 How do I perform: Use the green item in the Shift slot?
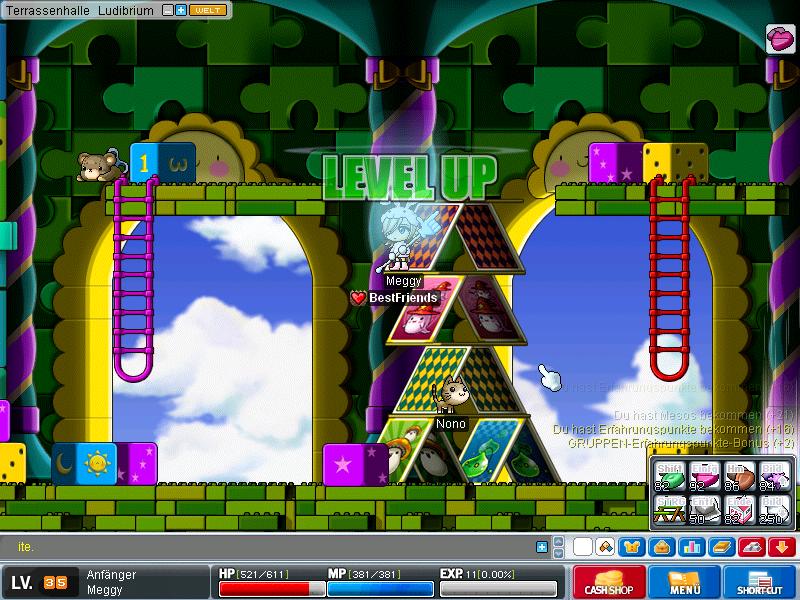point(667,479)
